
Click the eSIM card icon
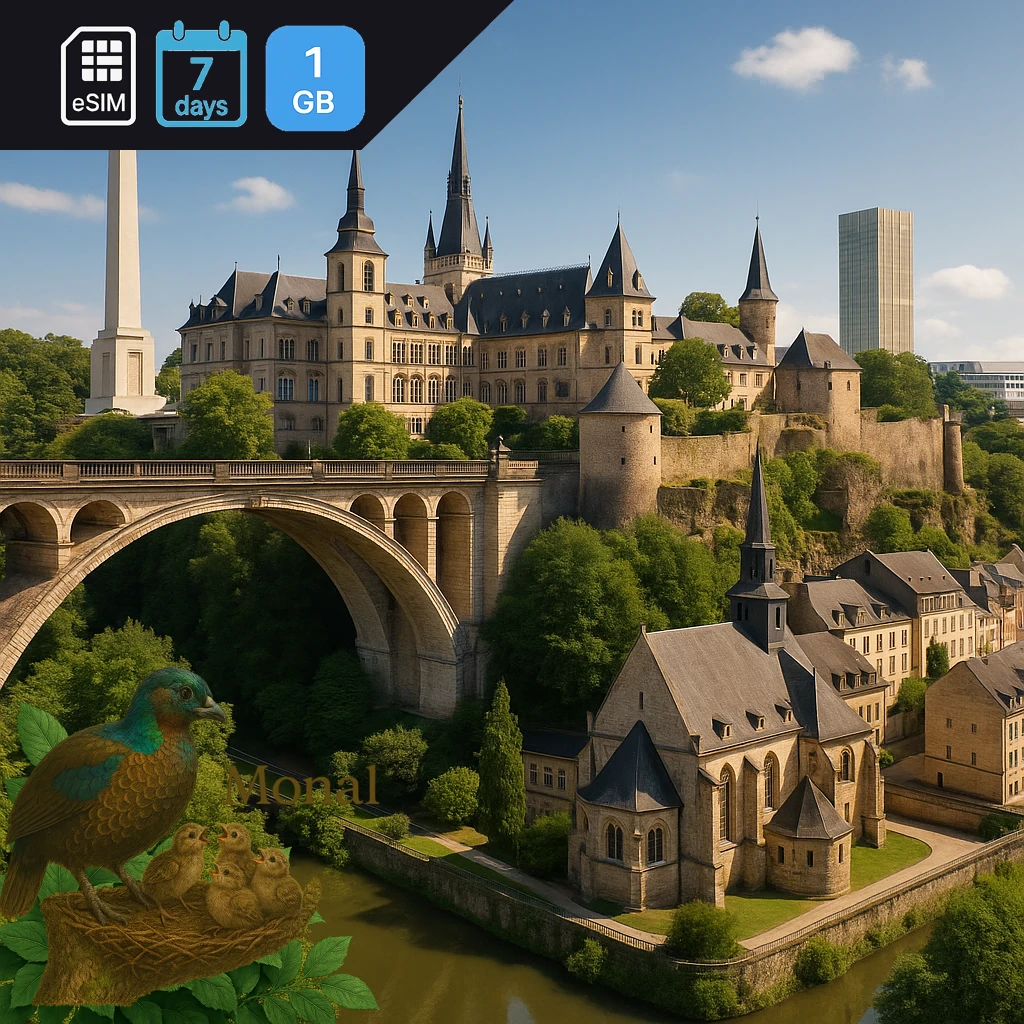coord(98,76)
